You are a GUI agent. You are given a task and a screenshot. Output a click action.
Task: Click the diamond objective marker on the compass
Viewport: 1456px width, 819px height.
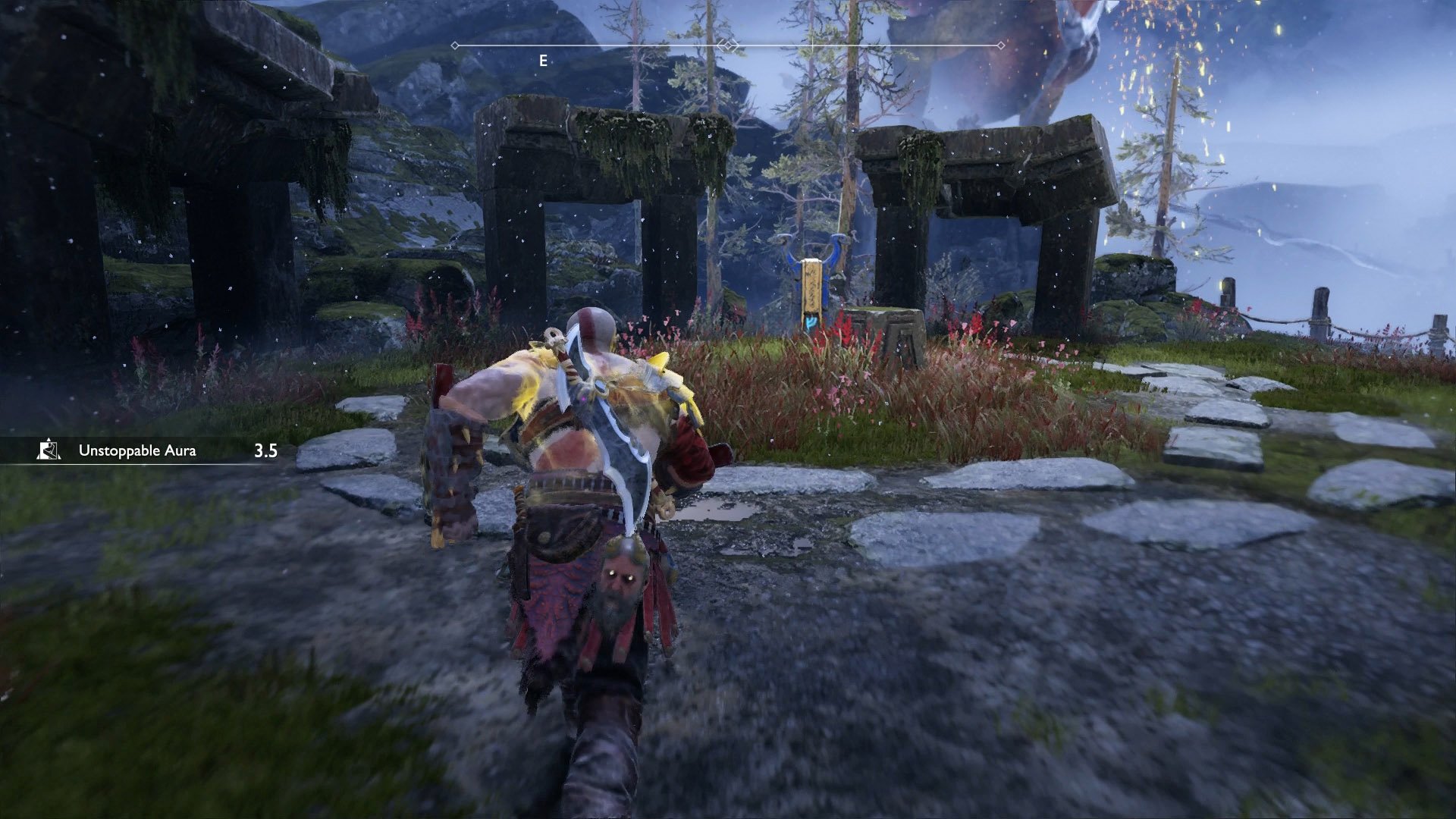[728, 45]
